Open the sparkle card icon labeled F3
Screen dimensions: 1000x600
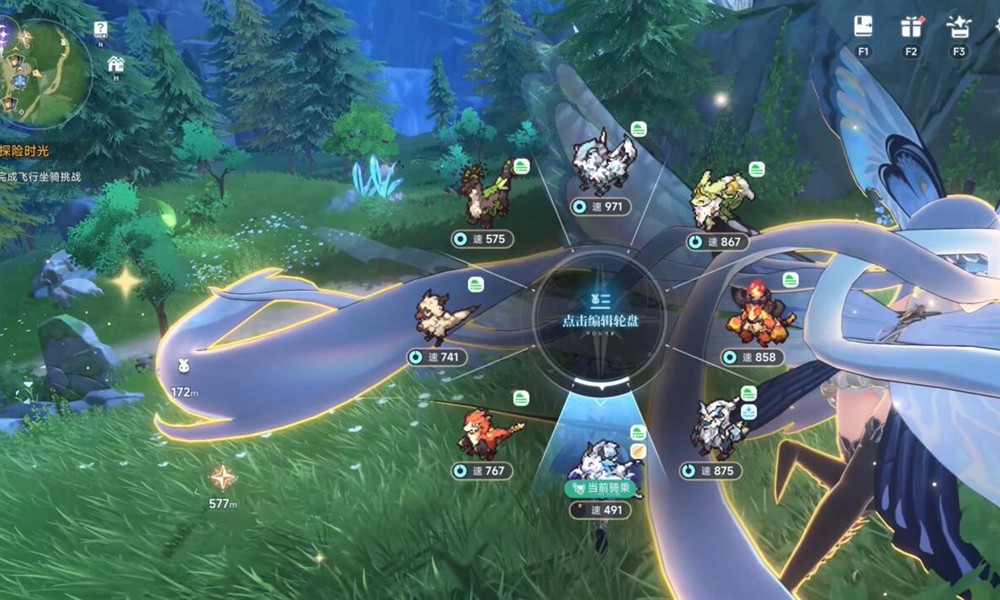(x=958, y=28)
